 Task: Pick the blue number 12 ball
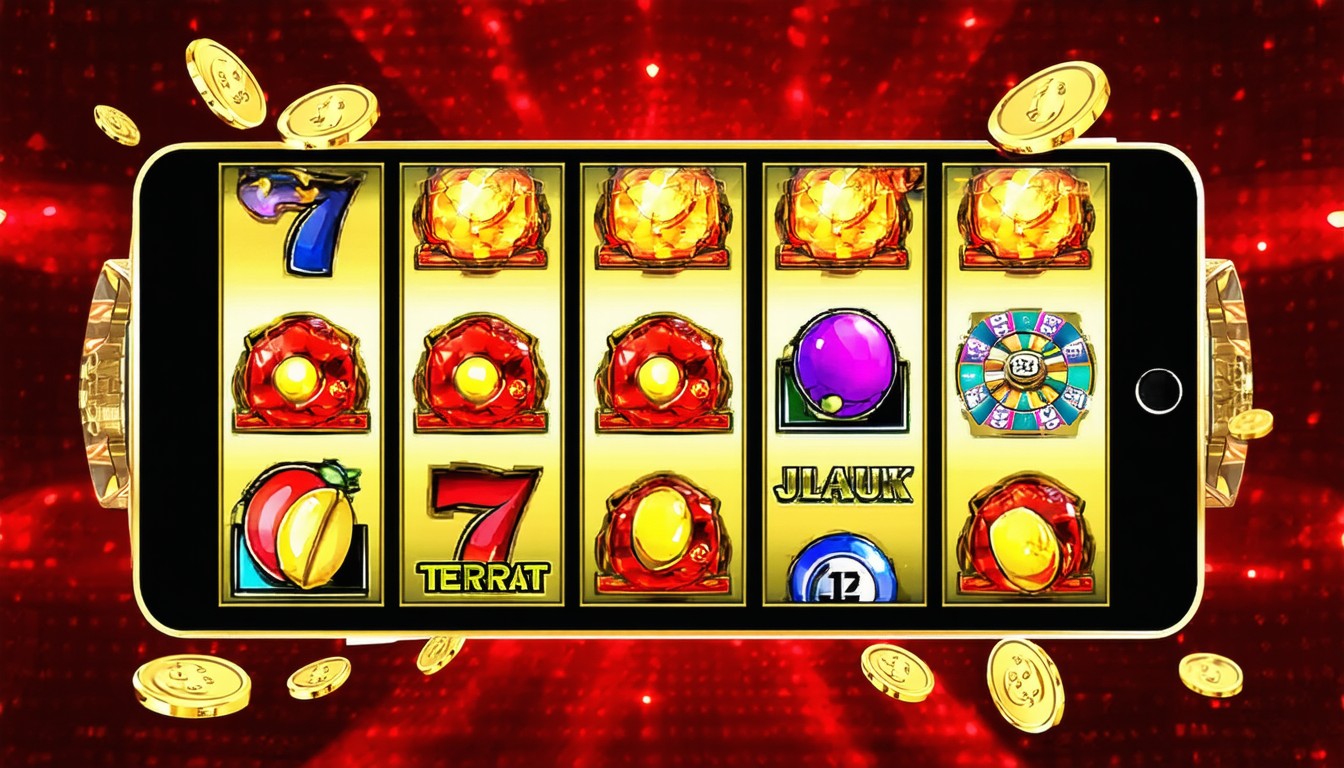pyautogui.click(x=842, y=572)
